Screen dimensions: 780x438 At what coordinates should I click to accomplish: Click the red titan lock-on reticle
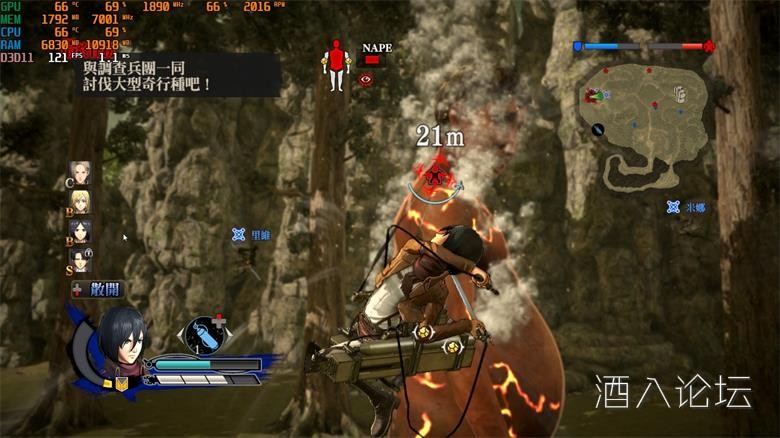[435, 176]
